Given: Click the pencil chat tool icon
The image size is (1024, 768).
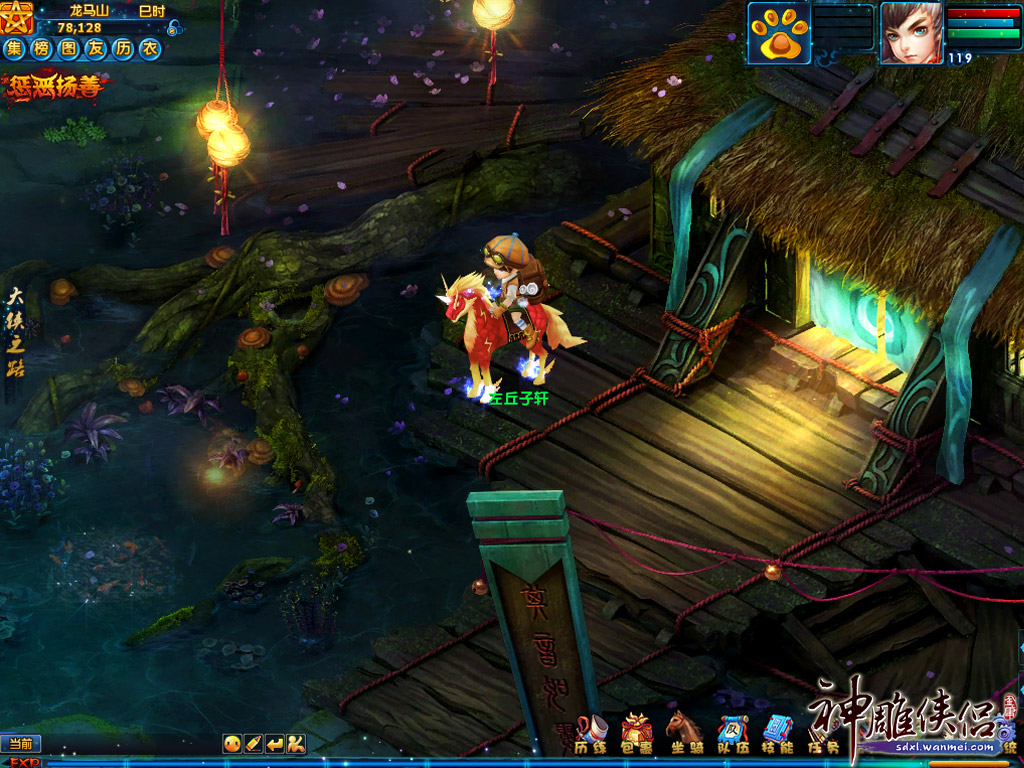Looking at the screenshot, I should coord(253,743).
